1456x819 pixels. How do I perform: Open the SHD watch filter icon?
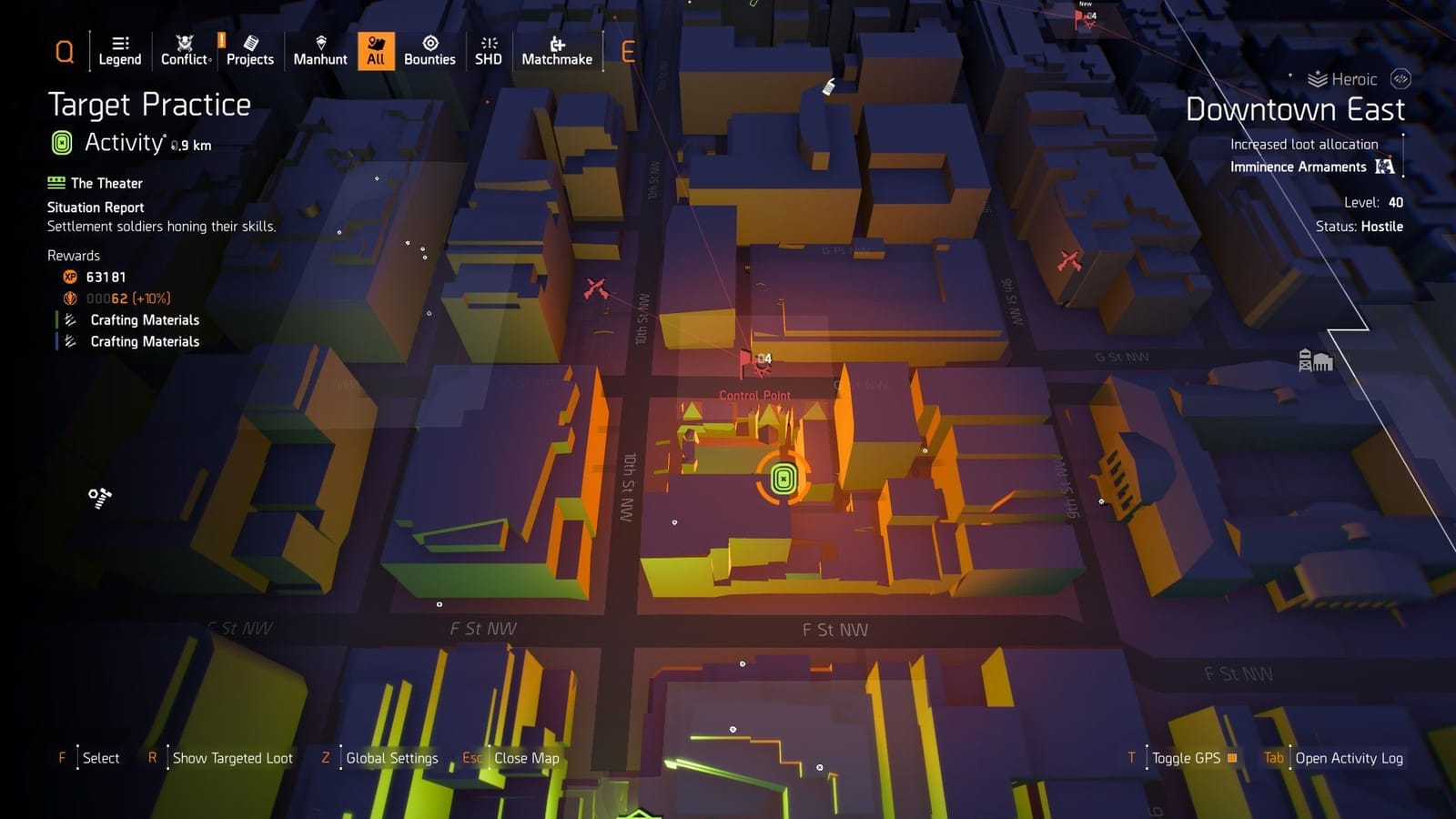(489, 44)
